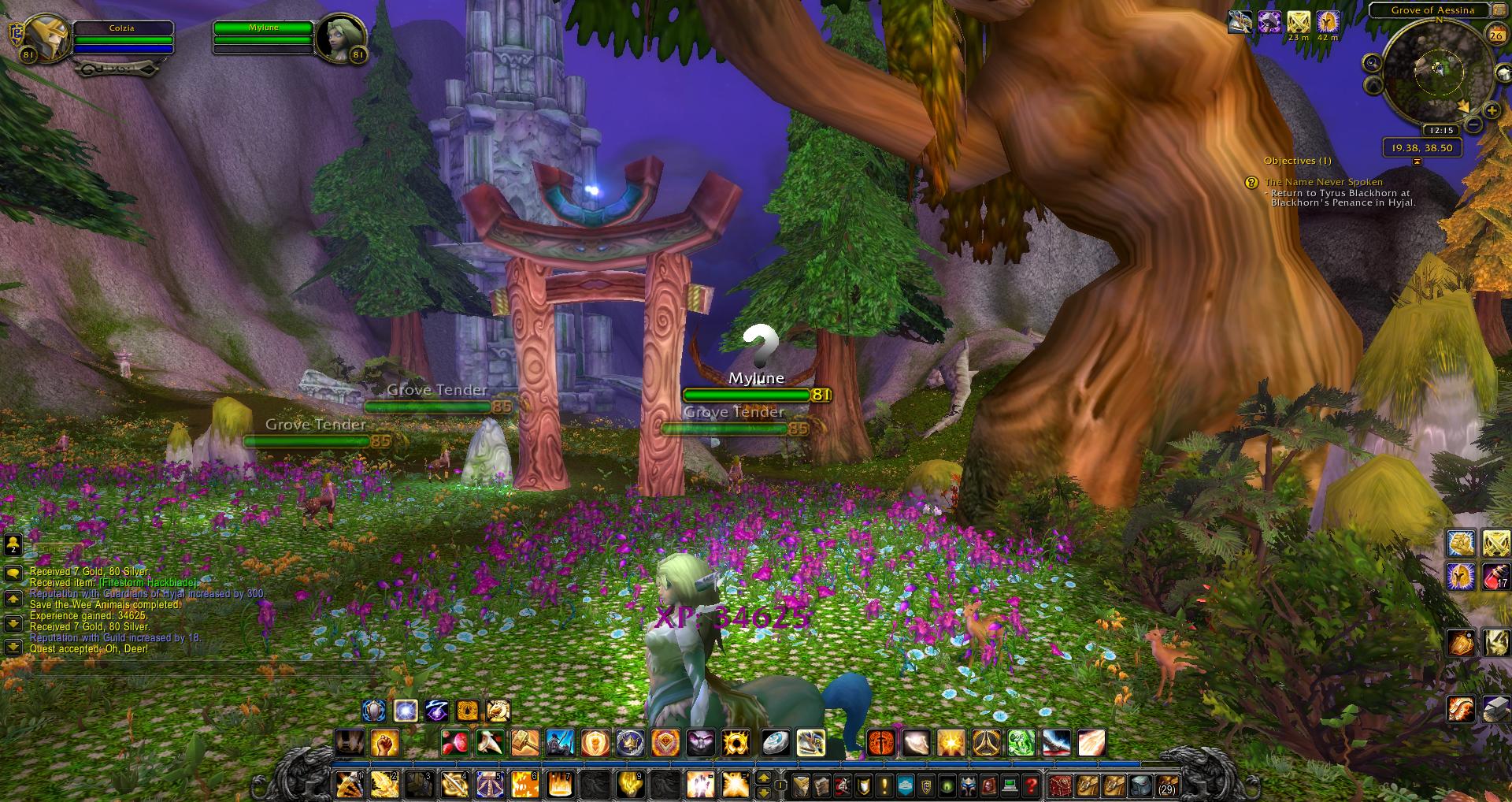Zoom in the minimap with plus button
Image resolution: width=1512 pixels, height=802 pixels.
[1491, 111]
